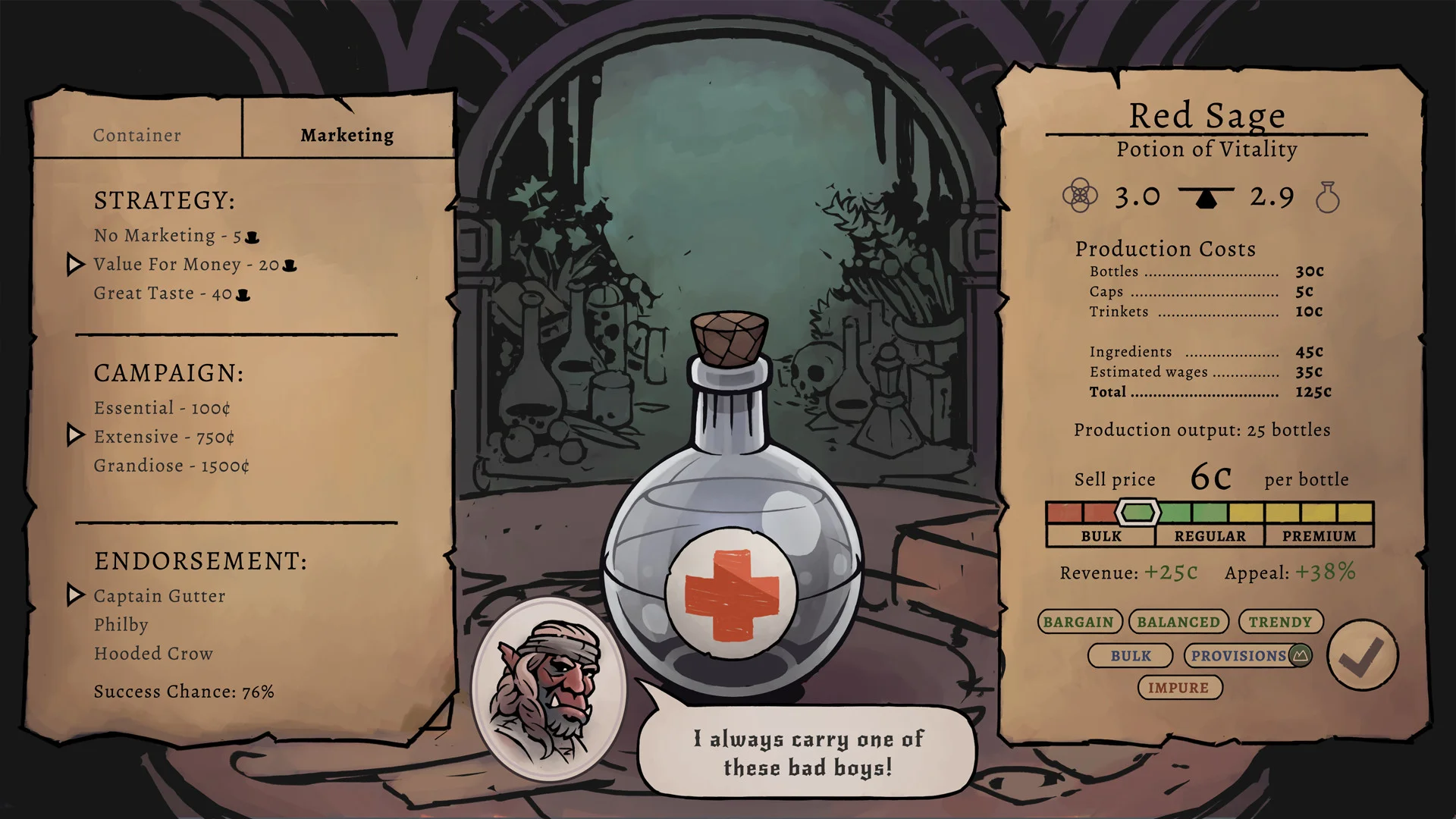The height and width of the screenshot is (819, 1456).
Task: Toggle the TRENDY trait tag
Action: (x=1280, y=621)
